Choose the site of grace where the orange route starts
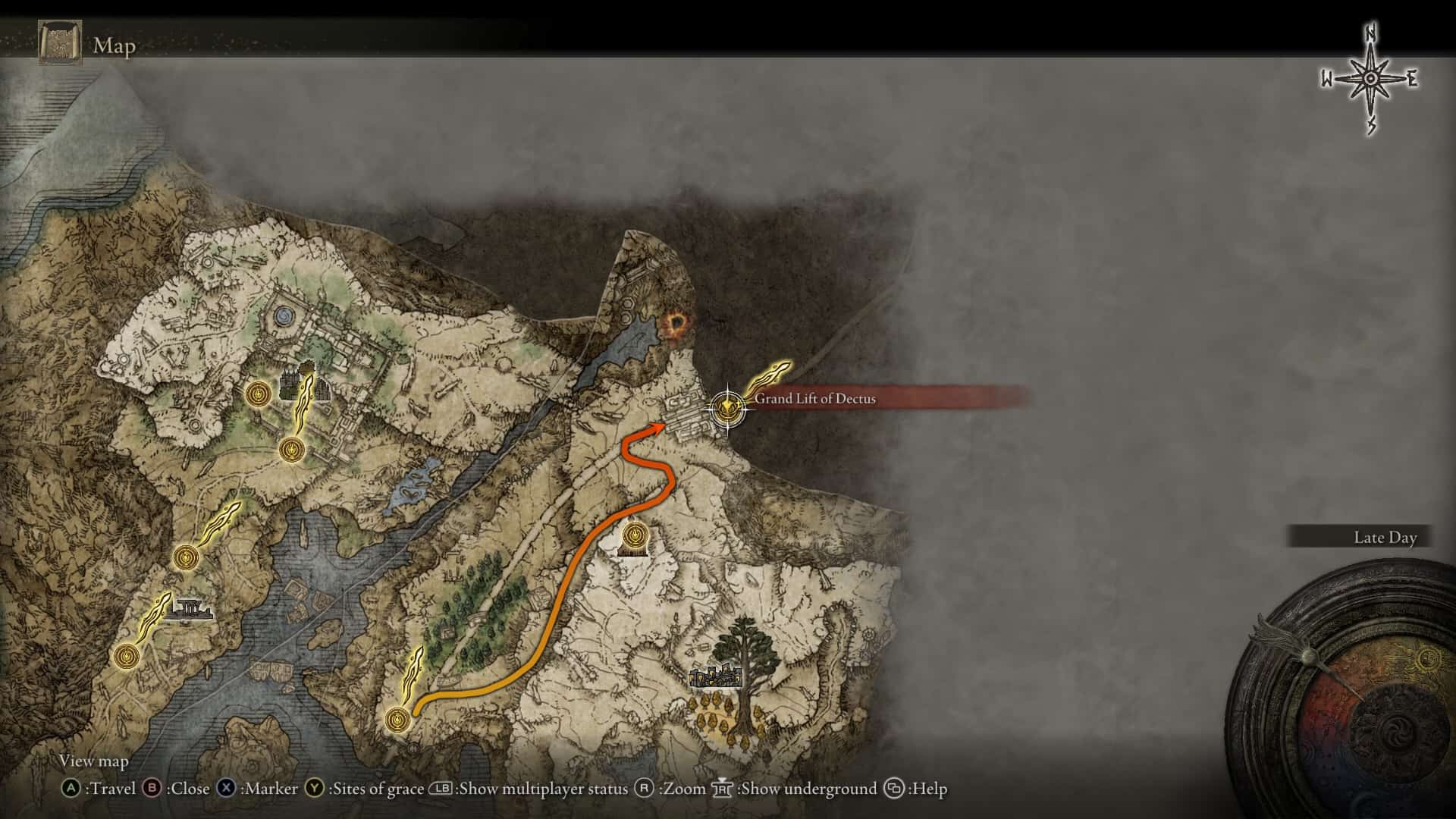The height and width of the screenshot is (819, 1456). coord(397,719)
